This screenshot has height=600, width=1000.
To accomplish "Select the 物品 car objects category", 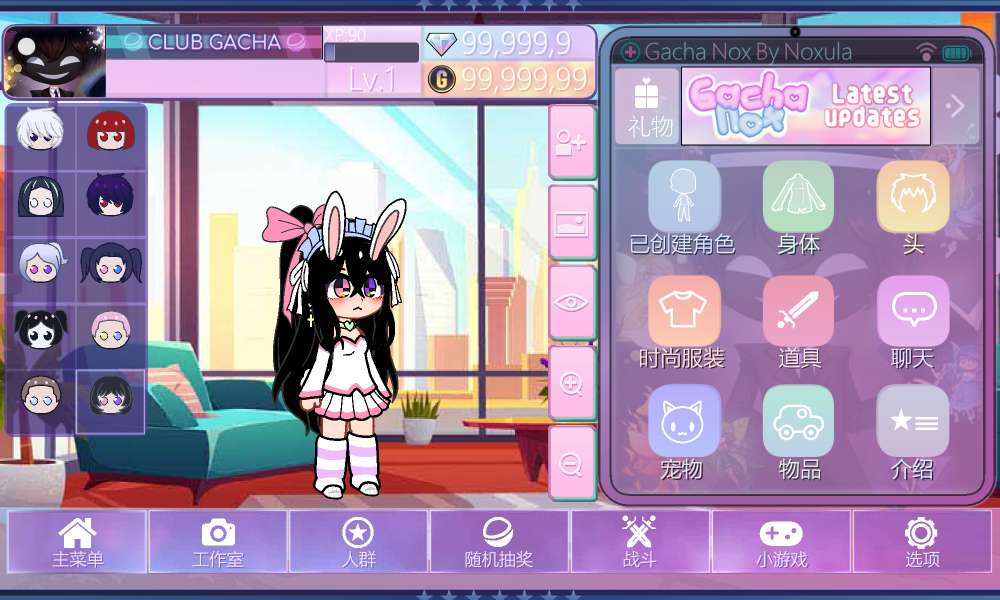I will click(x=798, y=424).
